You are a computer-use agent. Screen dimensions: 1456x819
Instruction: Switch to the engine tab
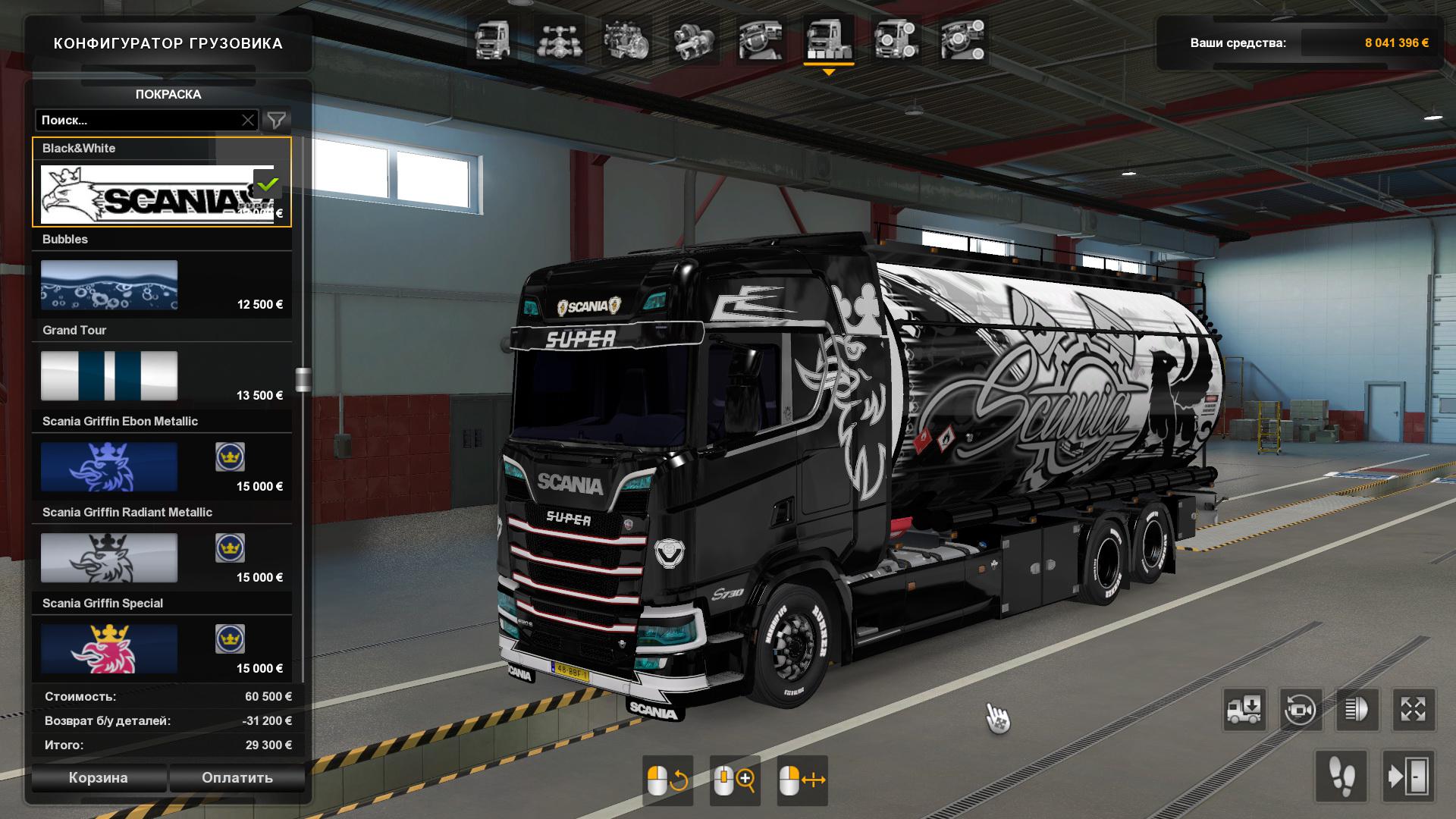pyautogui.click(x=626, y=40)
